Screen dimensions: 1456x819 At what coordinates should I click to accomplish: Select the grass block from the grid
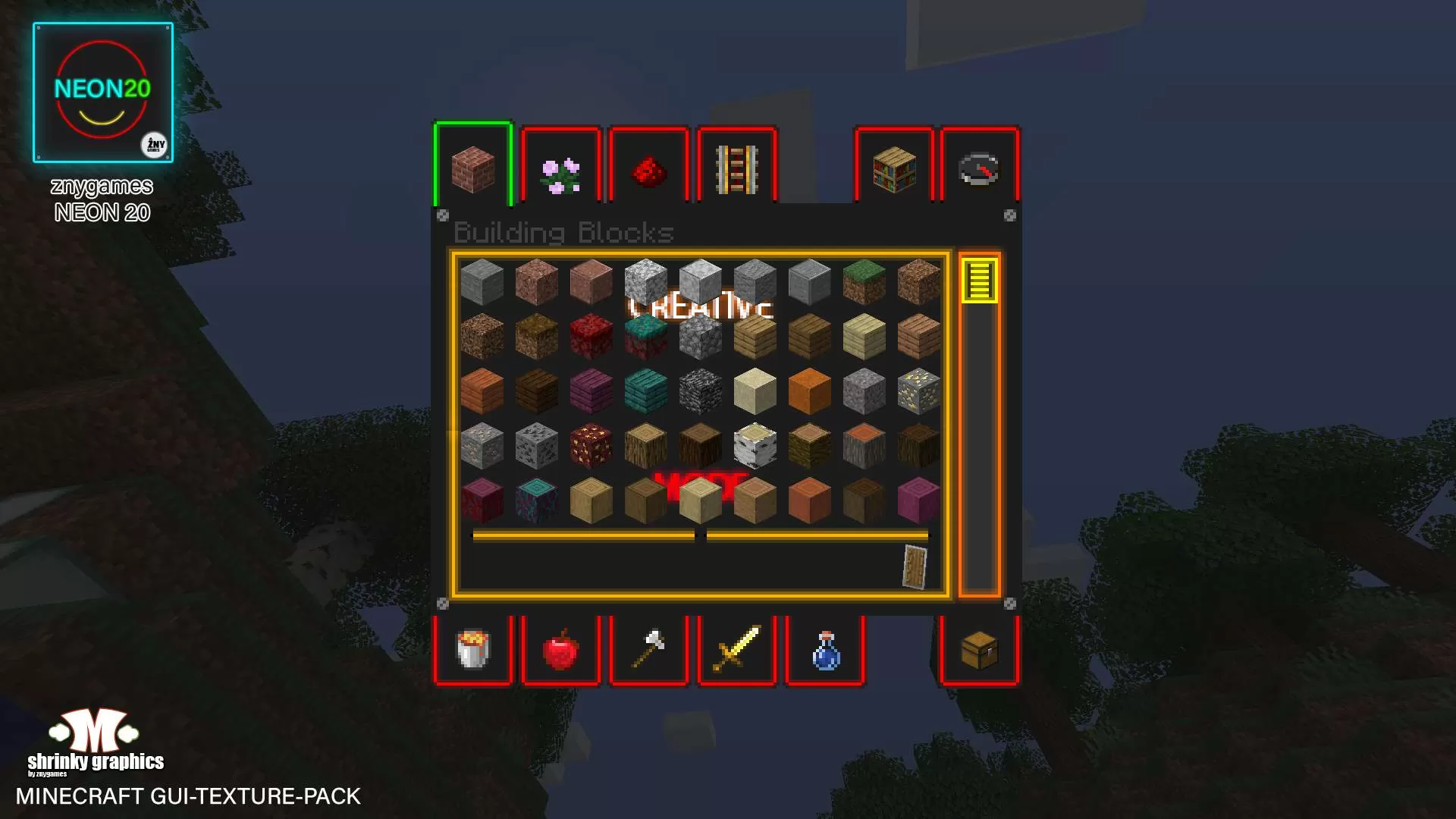864,282
